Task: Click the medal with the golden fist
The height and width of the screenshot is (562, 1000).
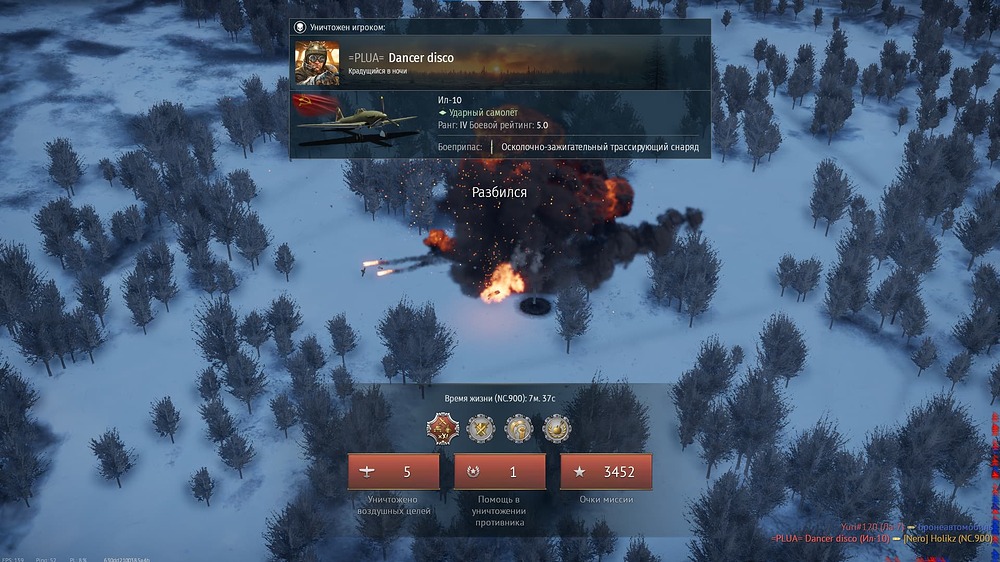Action: (519, 429)
